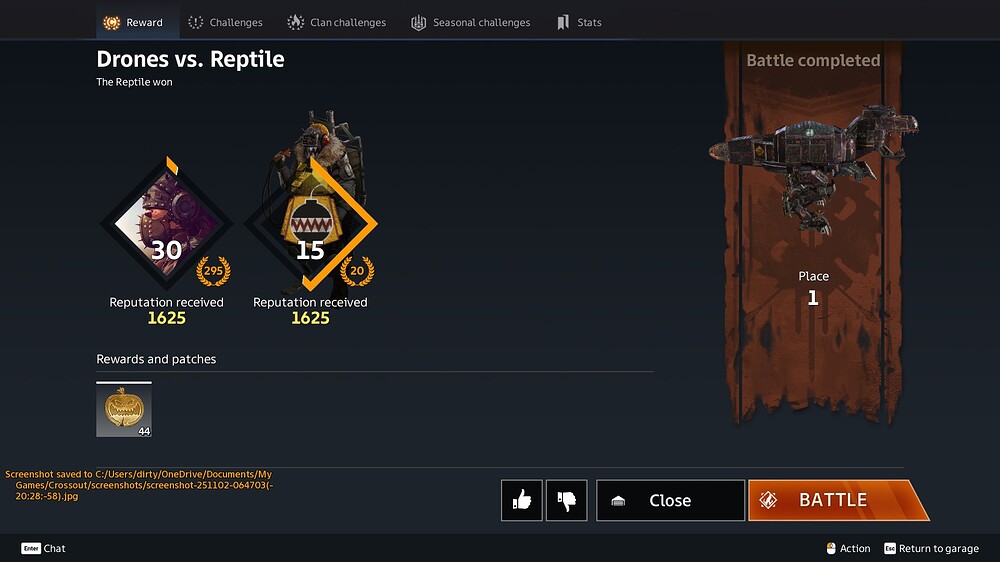1000x562 pixels.
Task: Switch to the Reward tab
Action: pos(134,22)
